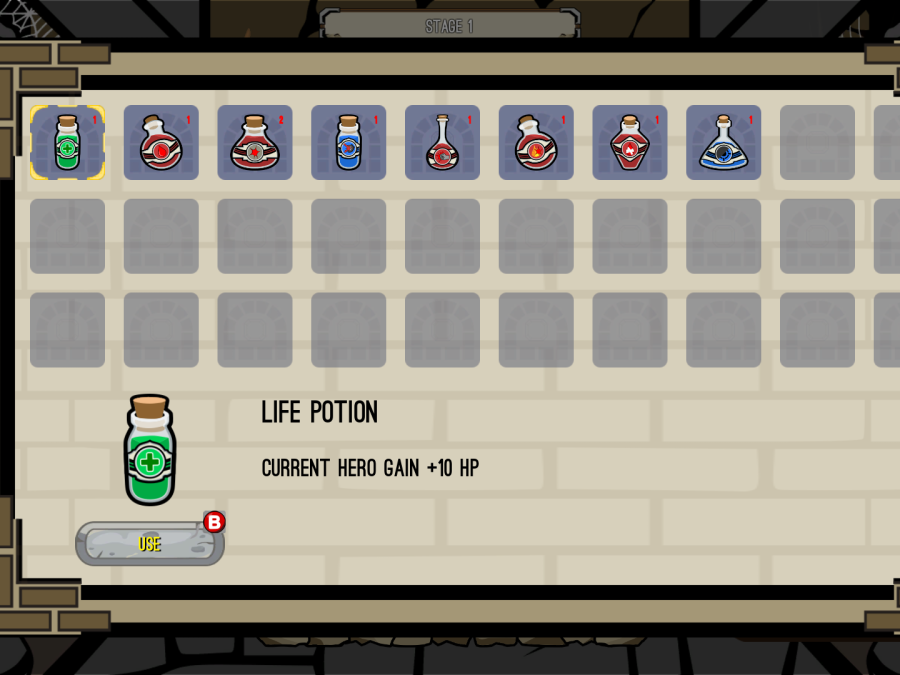Select the wide red star potion
The height and width of the screenshot is (675, 900).
tap(255, 143)
